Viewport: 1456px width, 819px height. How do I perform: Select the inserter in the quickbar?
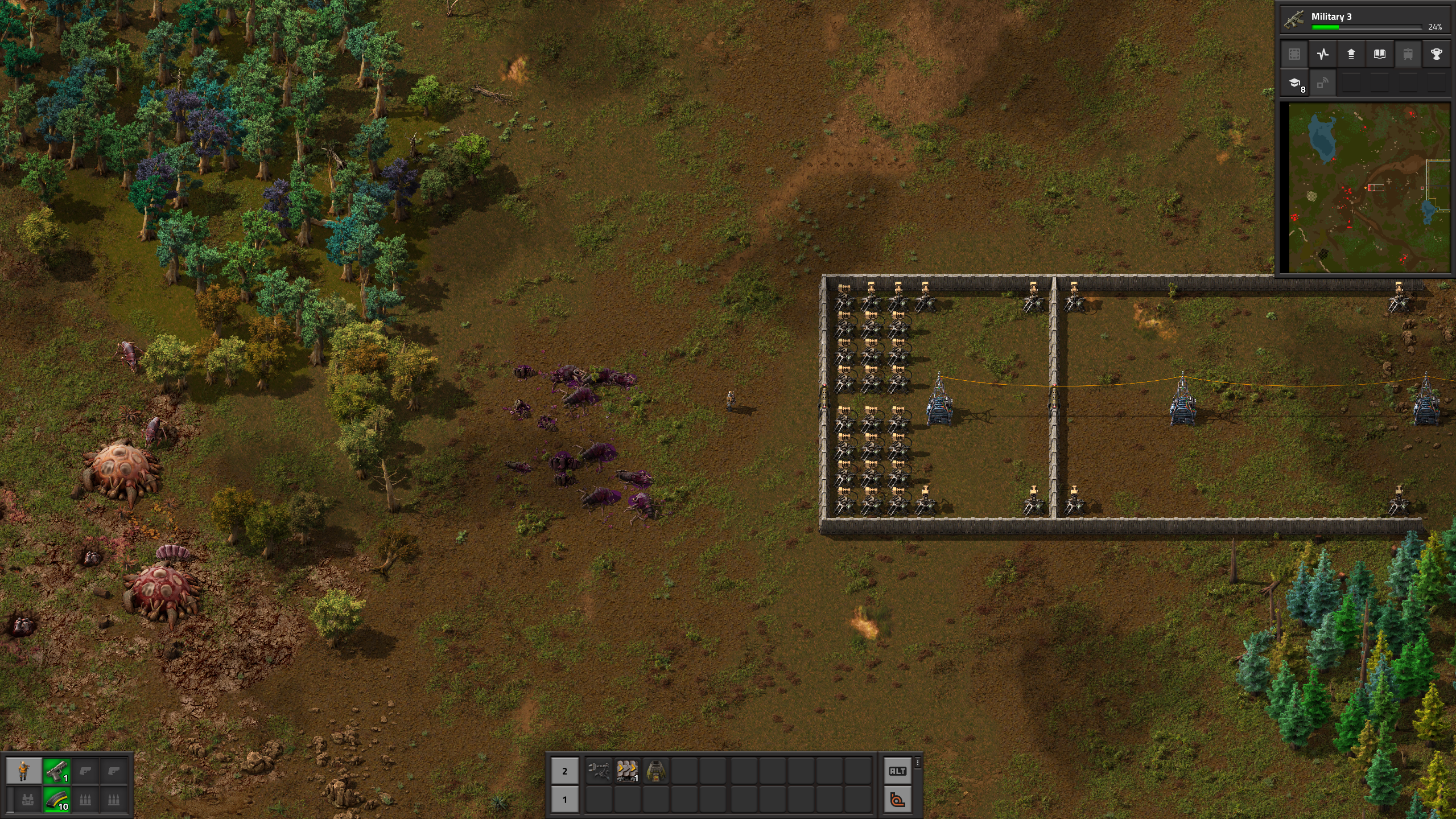(x=598, y=771)
